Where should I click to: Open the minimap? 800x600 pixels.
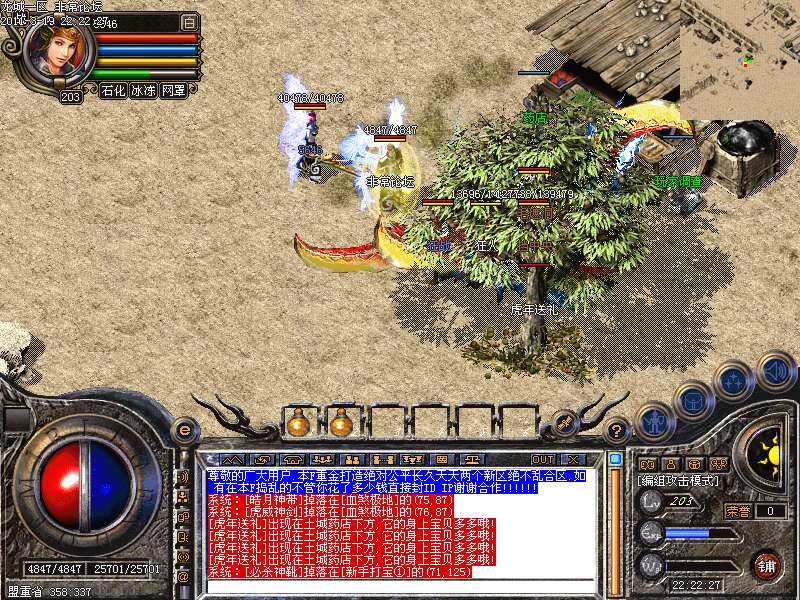739,60
